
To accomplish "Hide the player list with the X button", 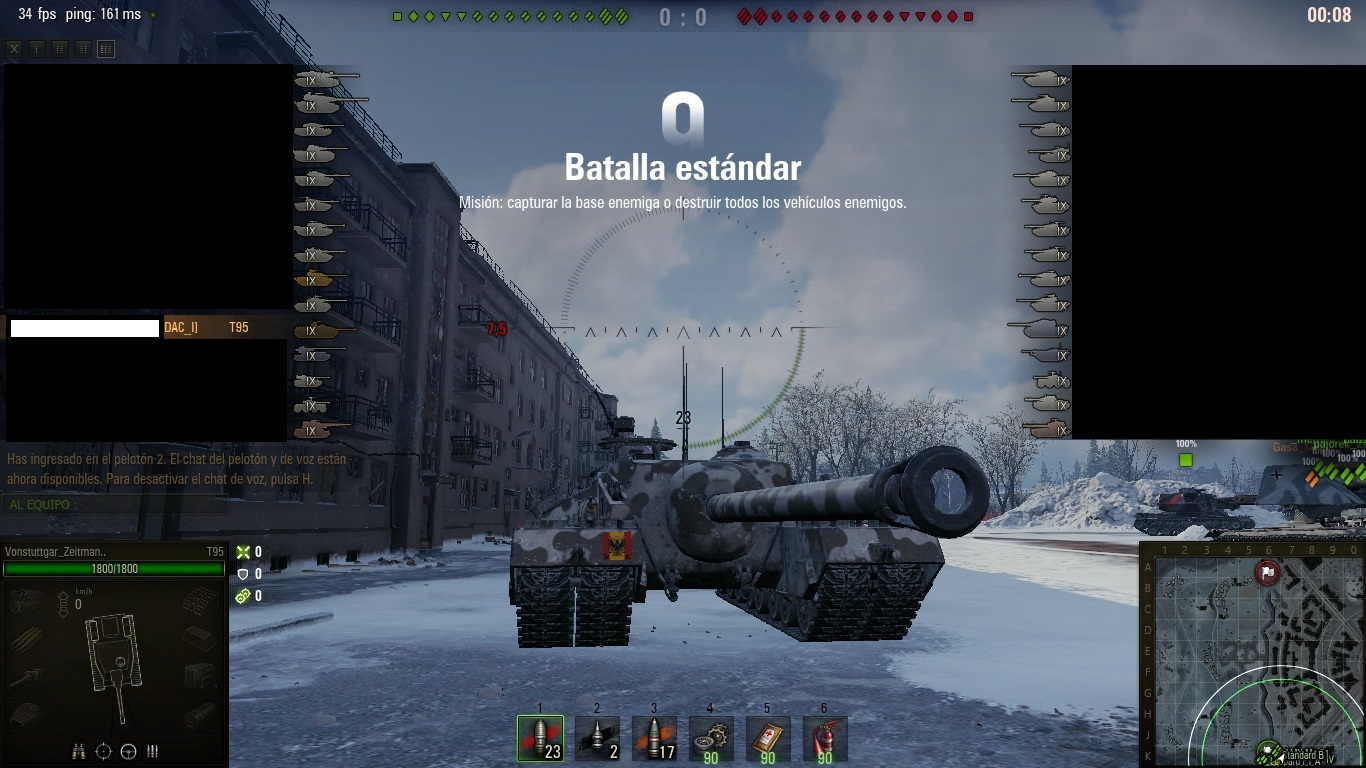I will click(x=14, y=49).
